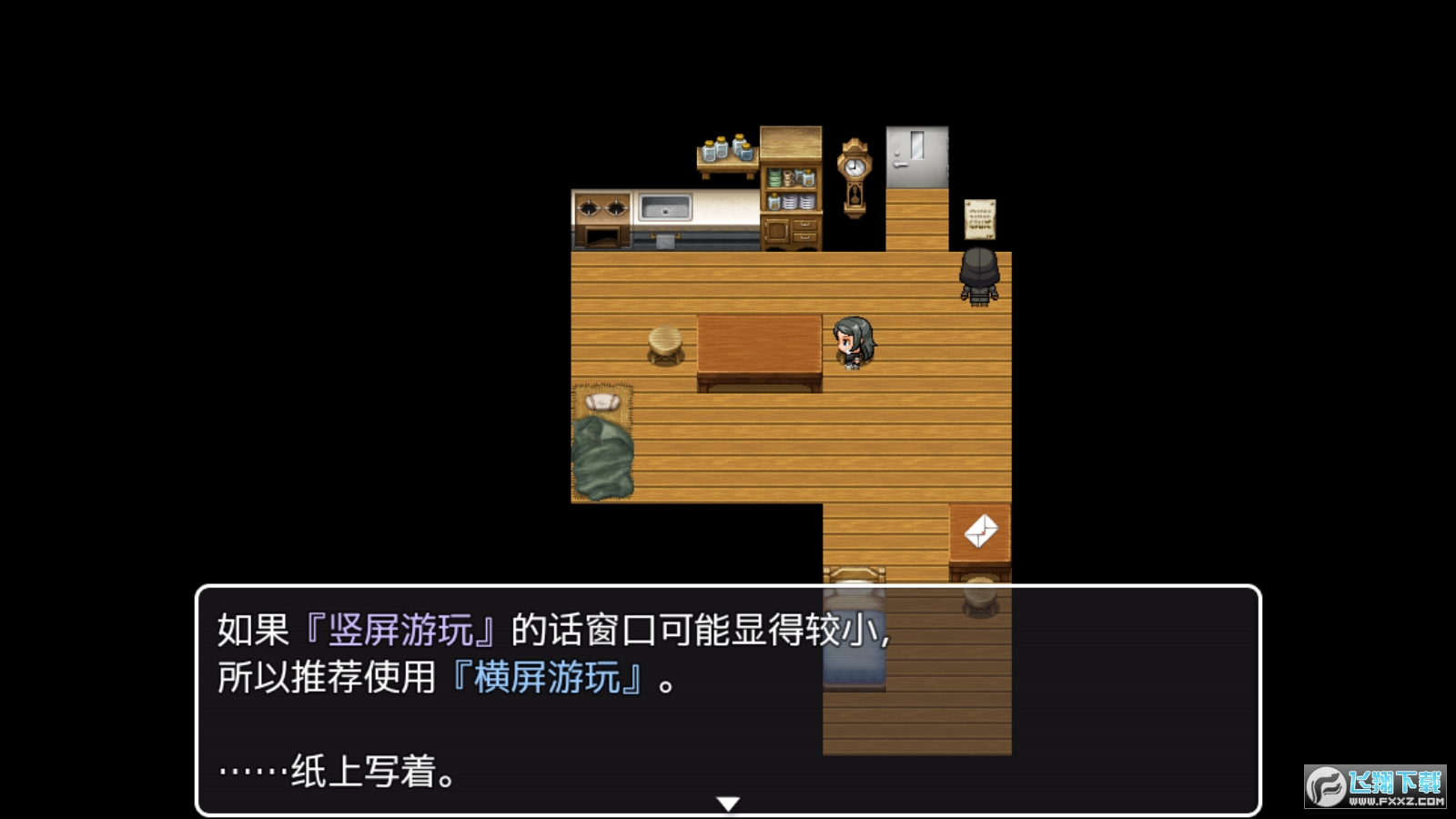Image resolution: width=1456 pixels, height=819 pixels.
Task: Click the green blanket on the rug
Action: [604, 455]
